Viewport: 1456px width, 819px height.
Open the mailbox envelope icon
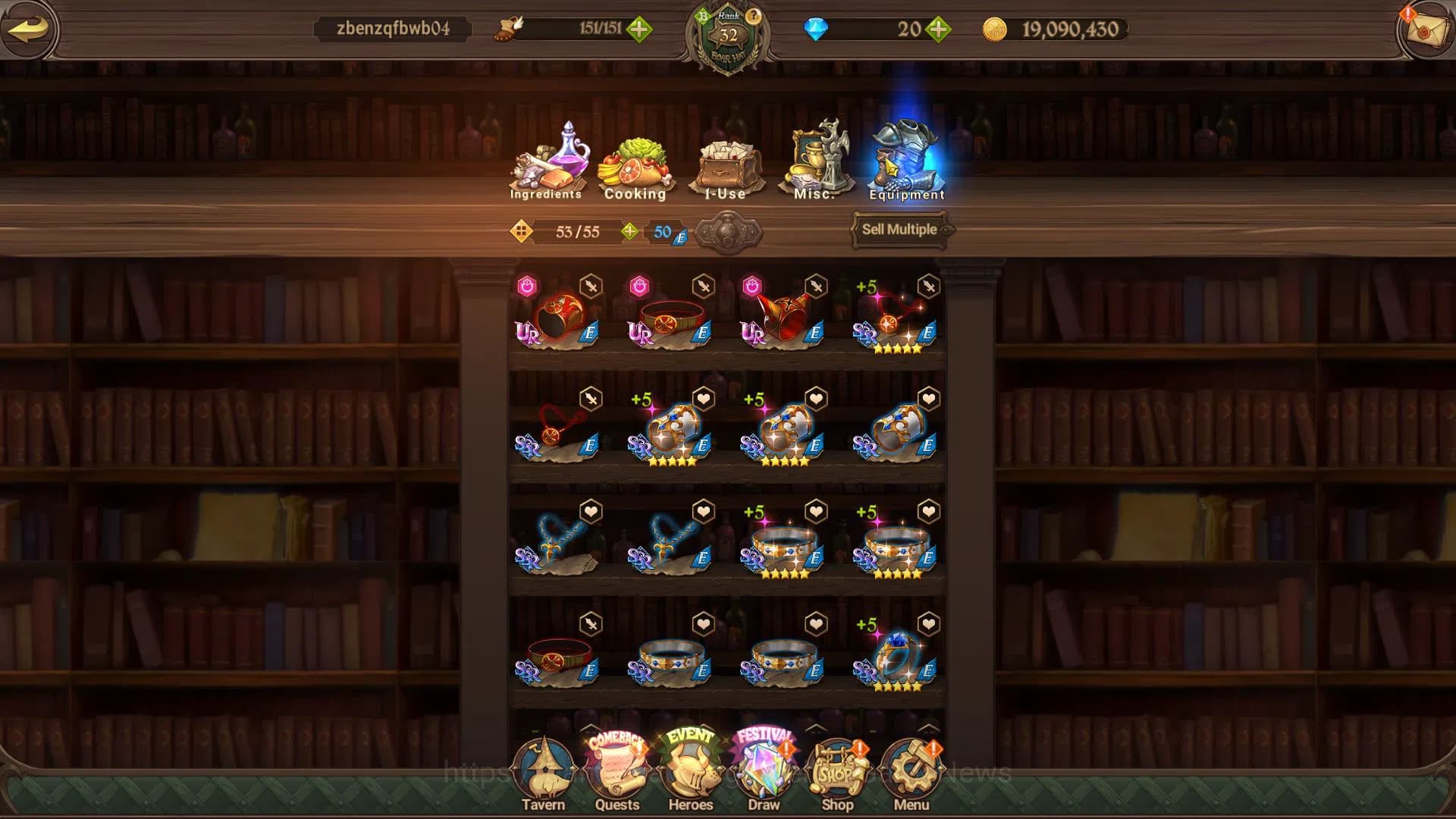point(1425,30)
